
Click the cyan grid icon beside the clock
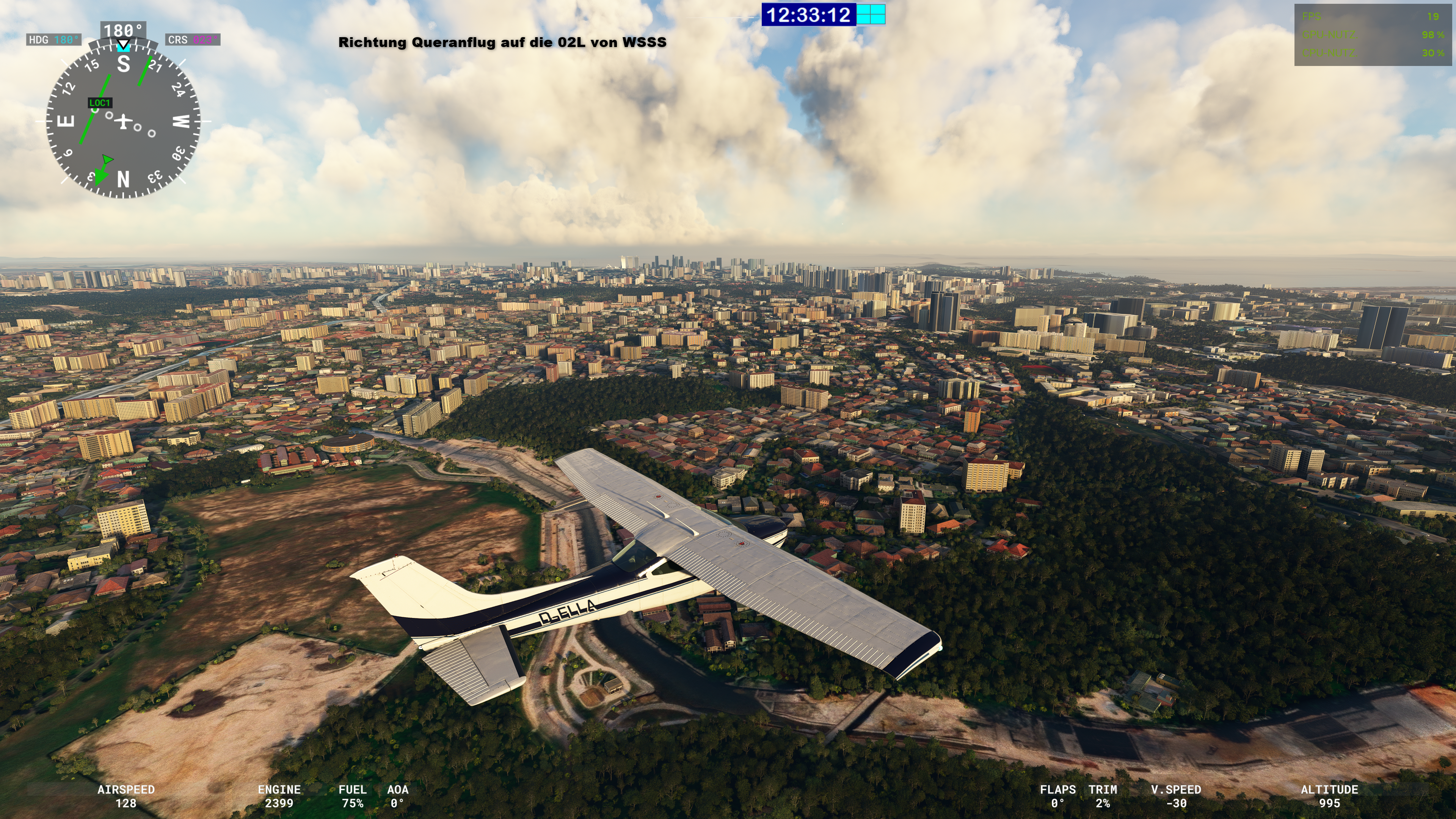pos(871,15)
